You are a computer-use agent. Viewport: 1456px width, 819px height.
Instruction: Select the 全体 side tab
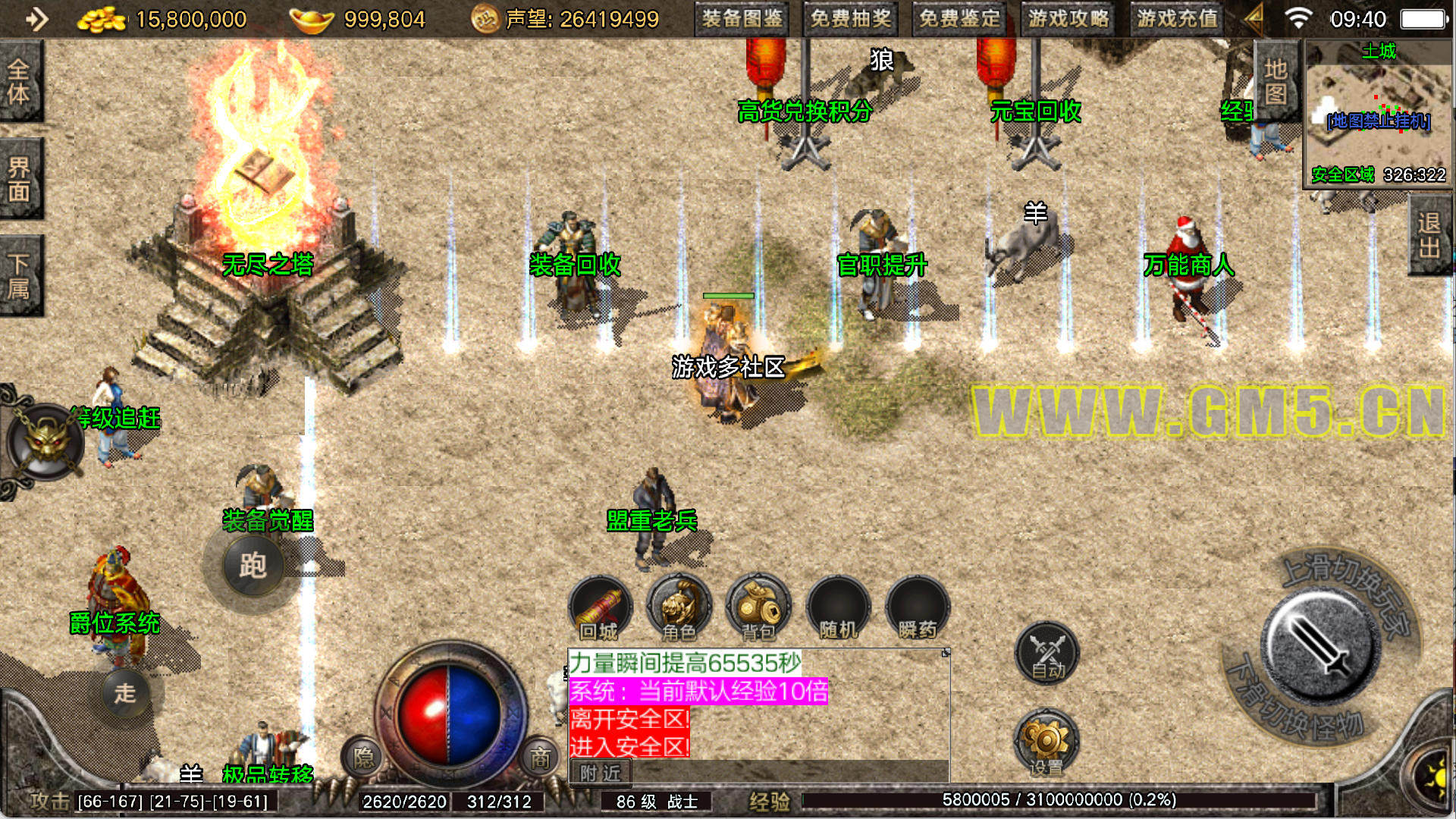(20, 82)
